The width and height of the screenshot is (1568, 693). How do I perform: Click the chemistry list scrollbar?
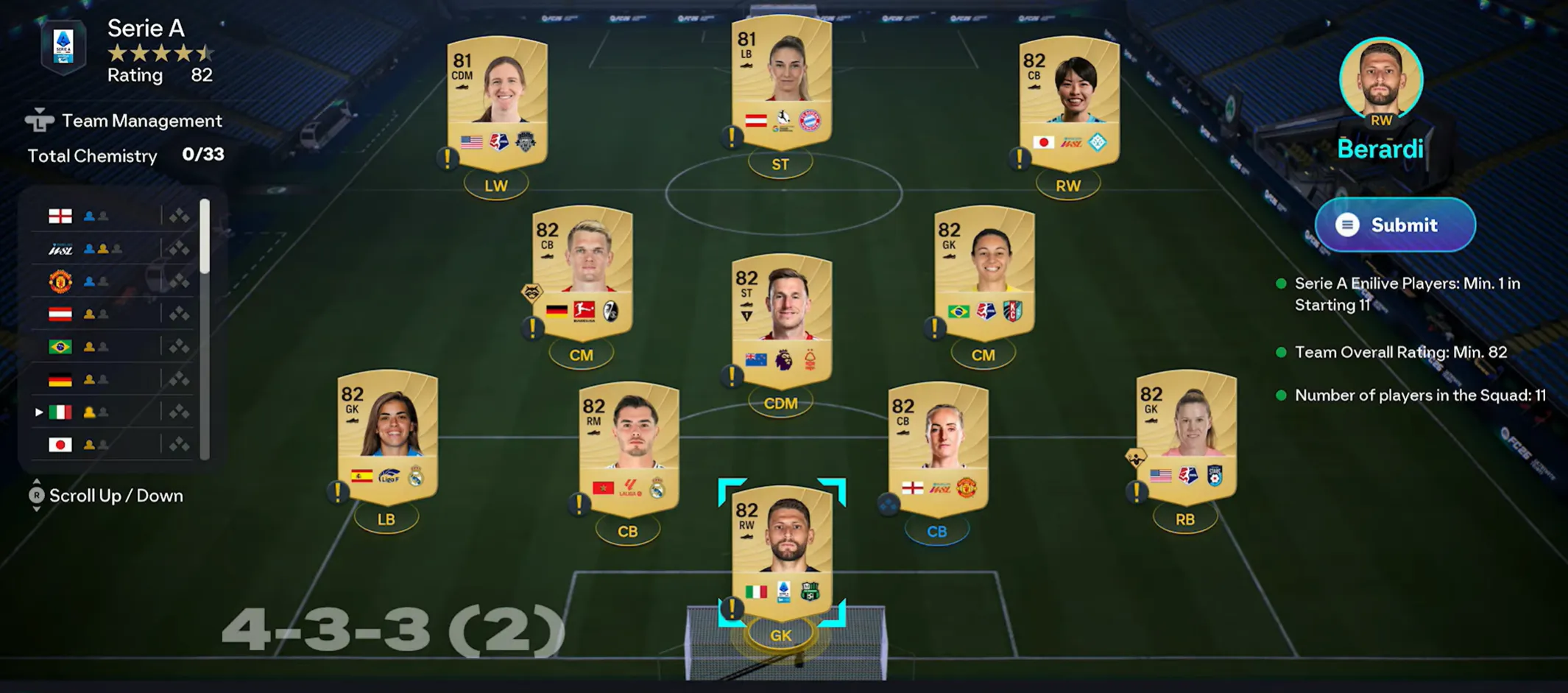pos(205,236)
